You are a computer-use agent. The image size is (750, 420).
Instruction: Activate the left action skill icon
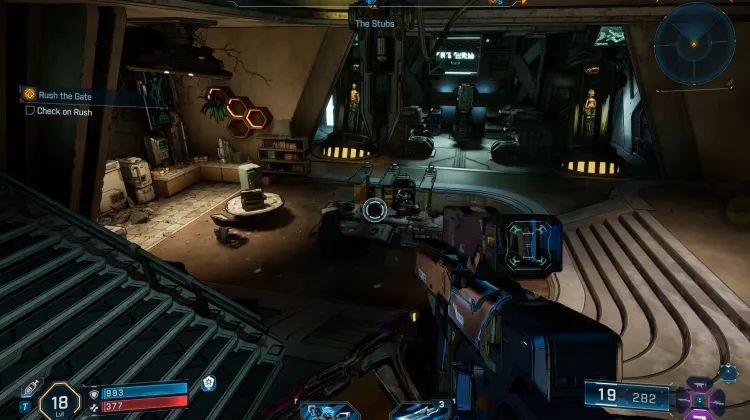[331, 411]
